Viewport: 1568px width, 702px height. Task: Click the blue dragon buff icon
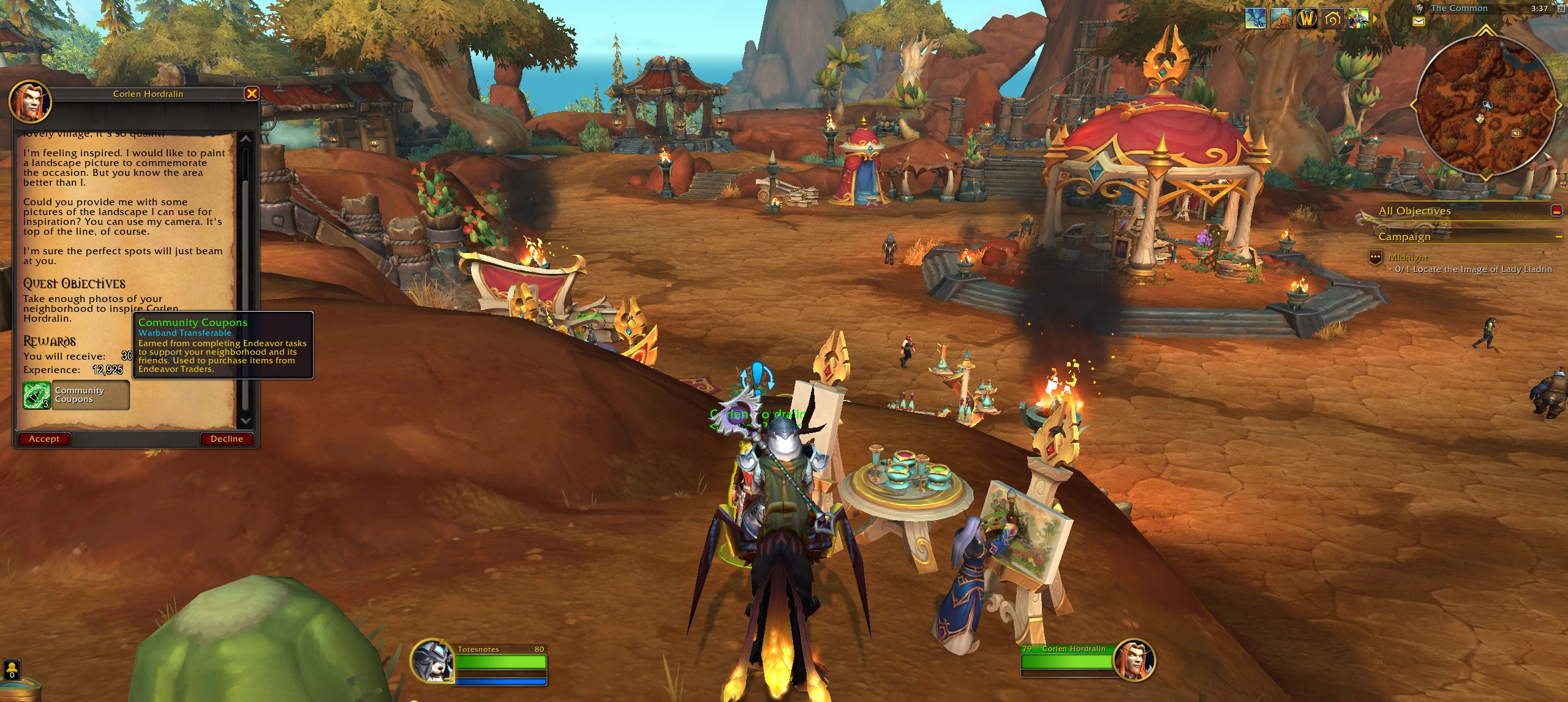[x=1256, y=19]
